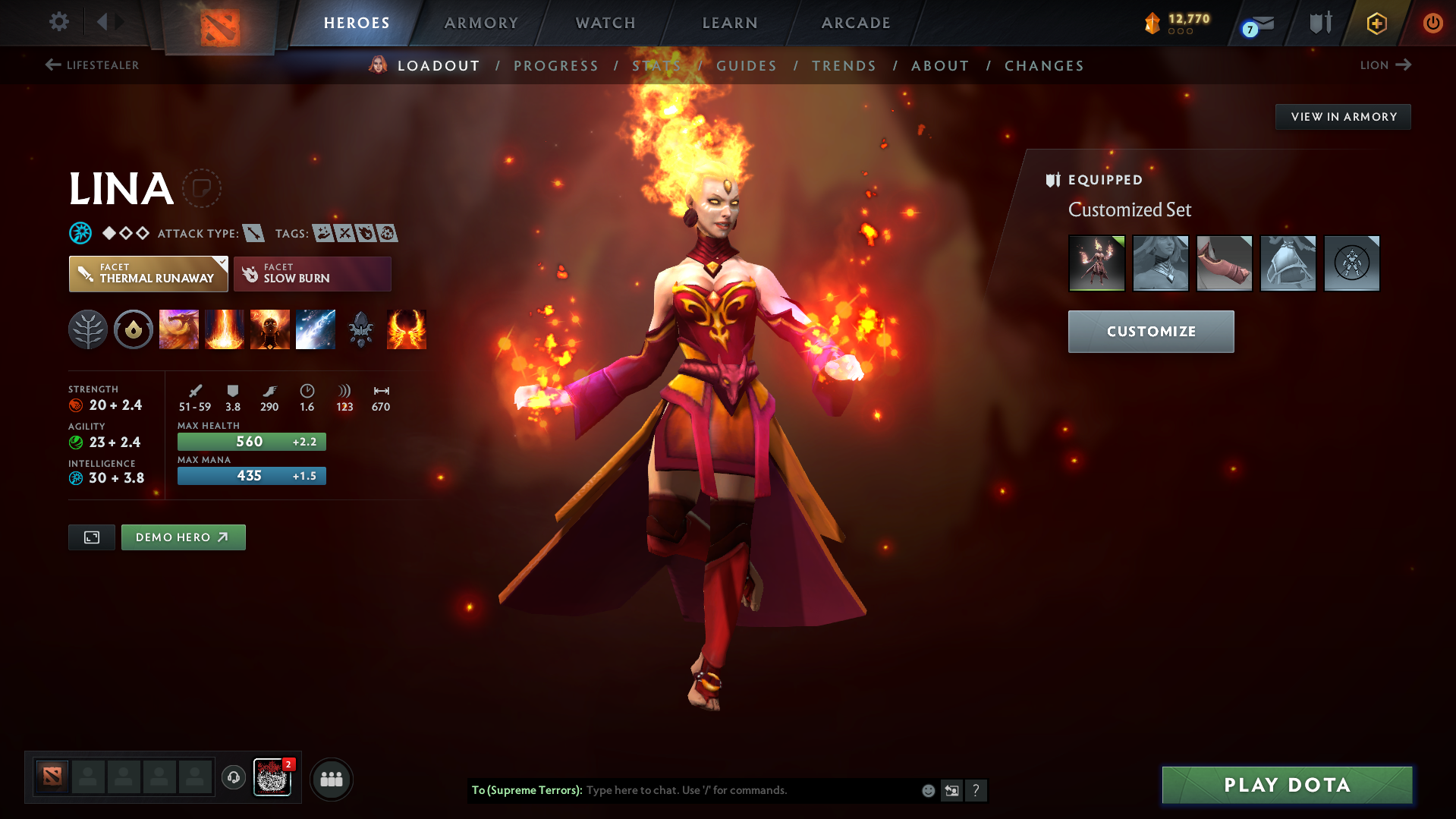
Task: Show the hero Progress page
Action: (x=556, y=66)
